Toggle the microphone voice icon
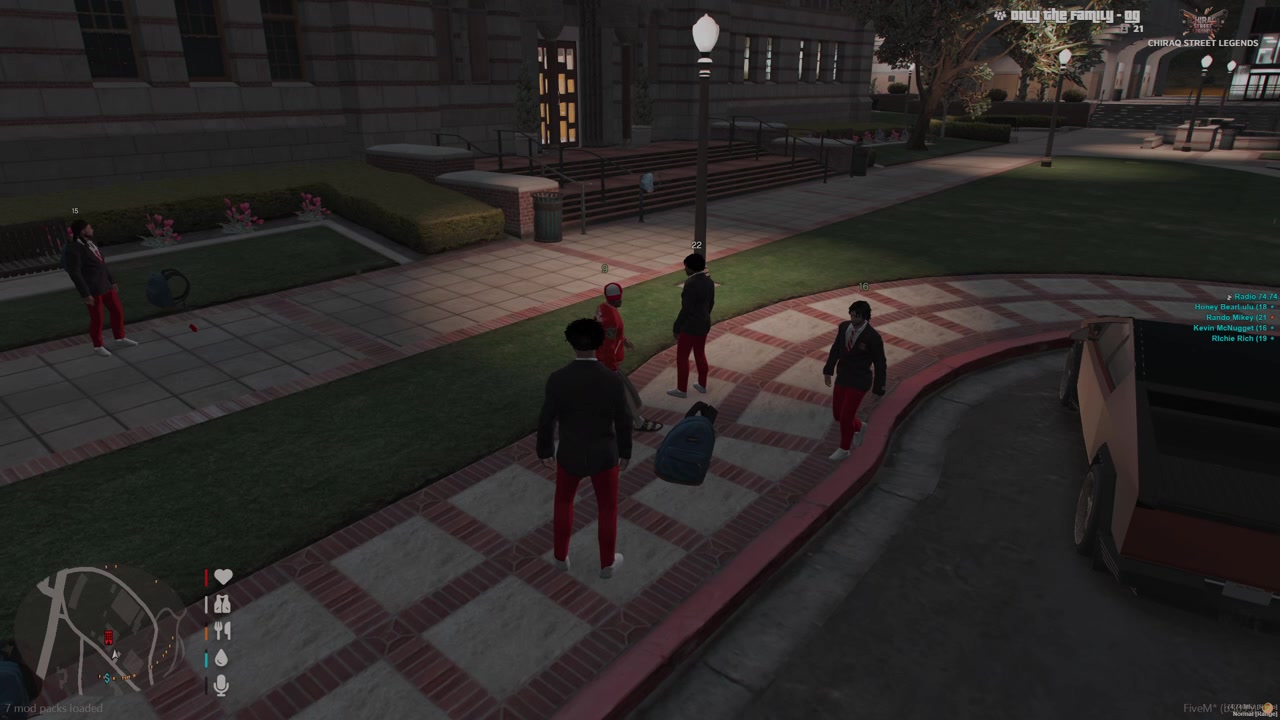The width and height of the screenshot is (1280, 720). pos(222,685)
